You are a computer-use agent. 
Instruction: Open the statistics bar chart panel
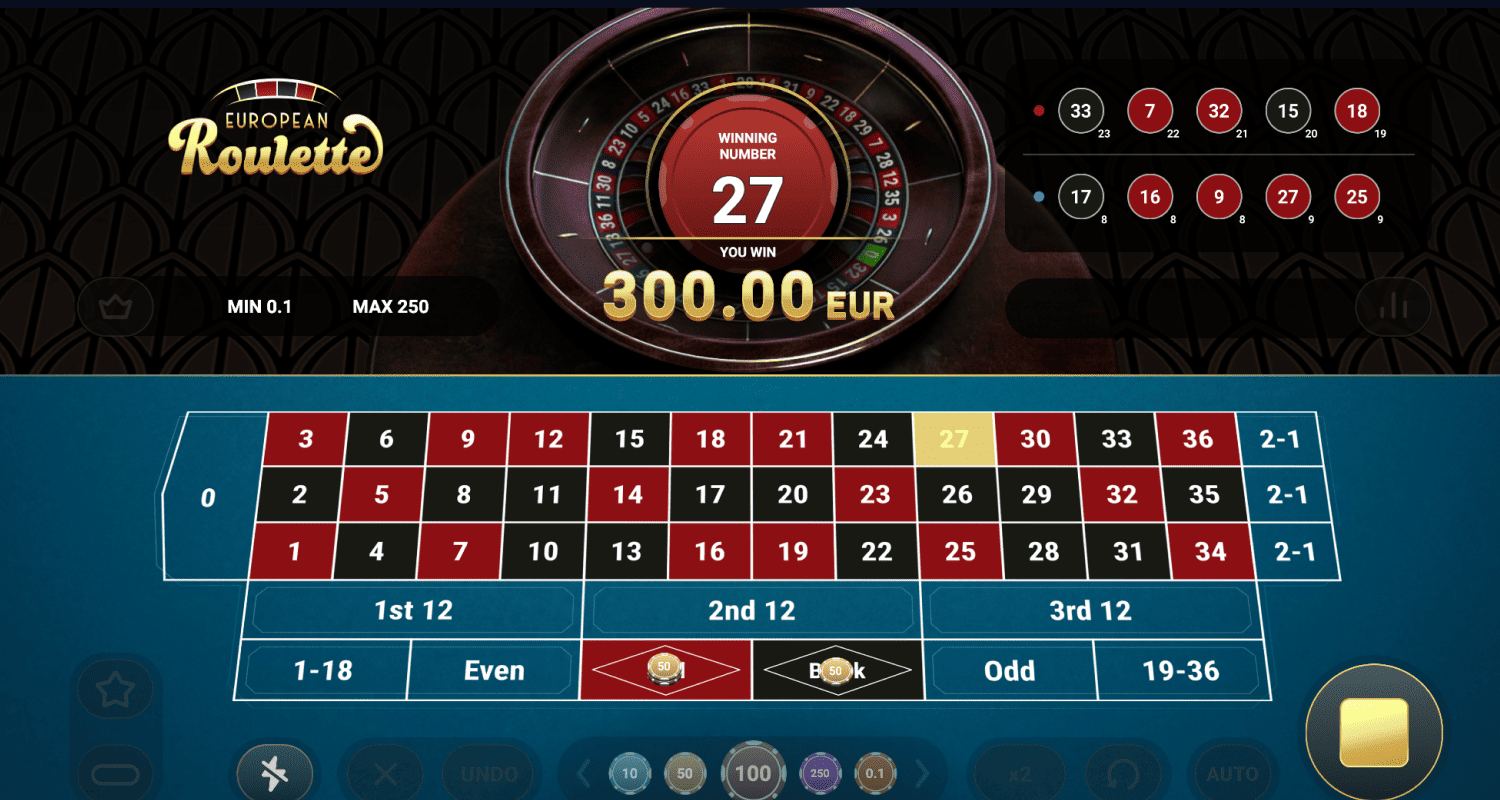click(x=1392, y=306)
